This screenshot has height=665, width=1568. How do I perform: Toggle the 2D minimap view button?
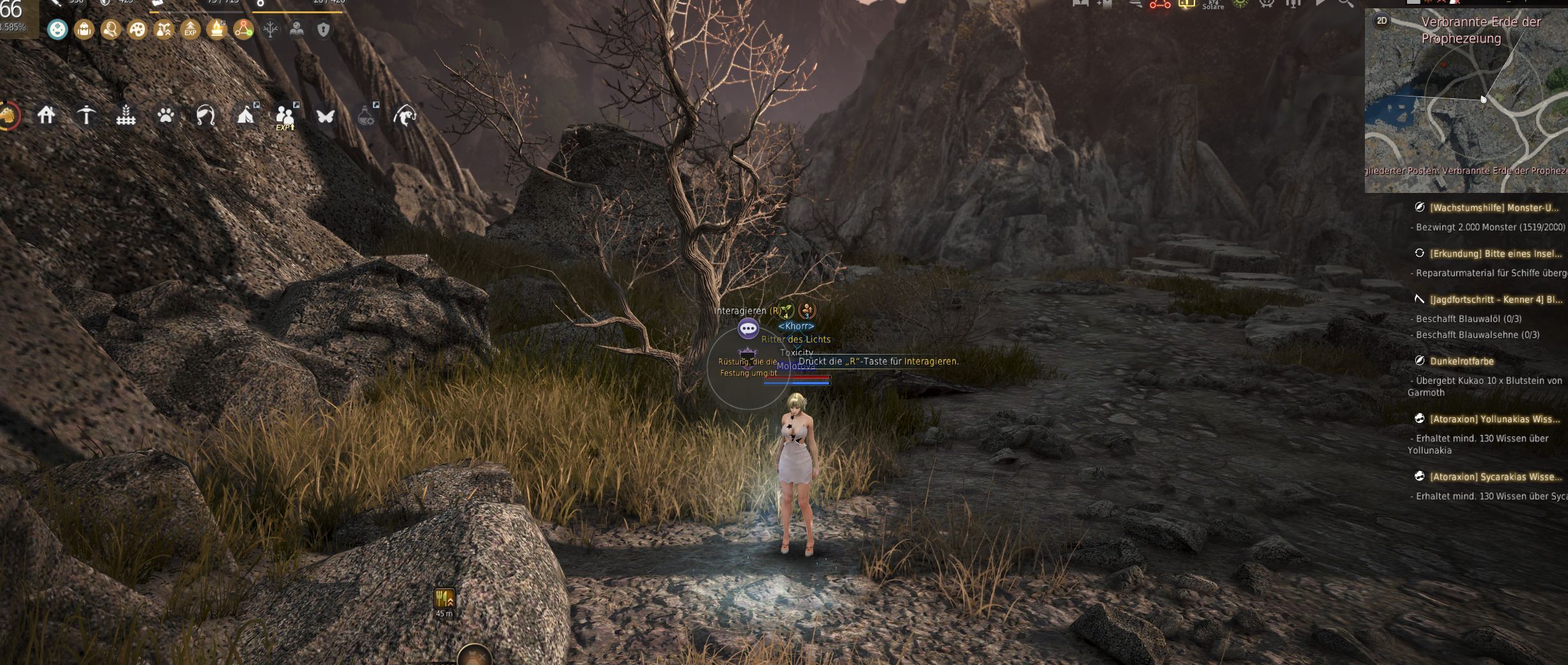click(1382, 20)
